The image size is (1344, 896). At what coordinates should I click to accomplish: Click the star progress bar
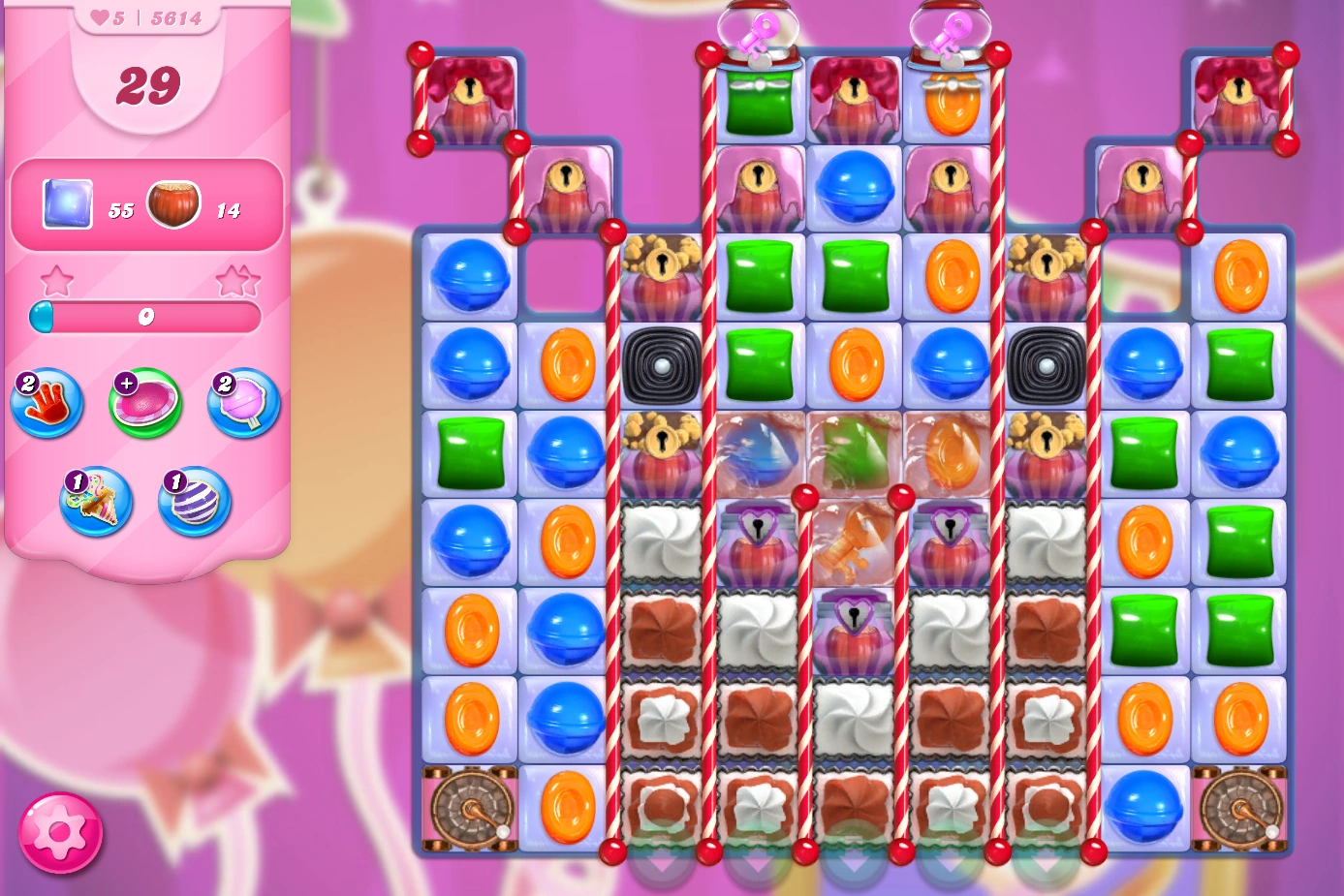coord(147,314)
